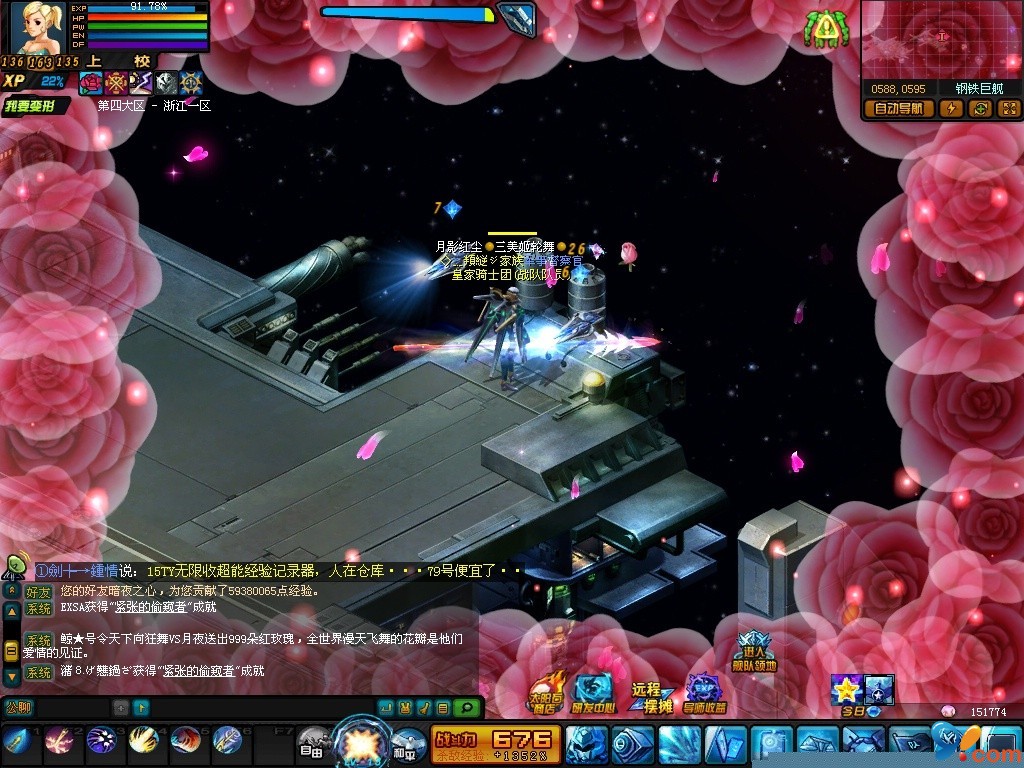Switch to 和平 peace mode
Viewport: 1024px width, 768px height.
(408, 743)
